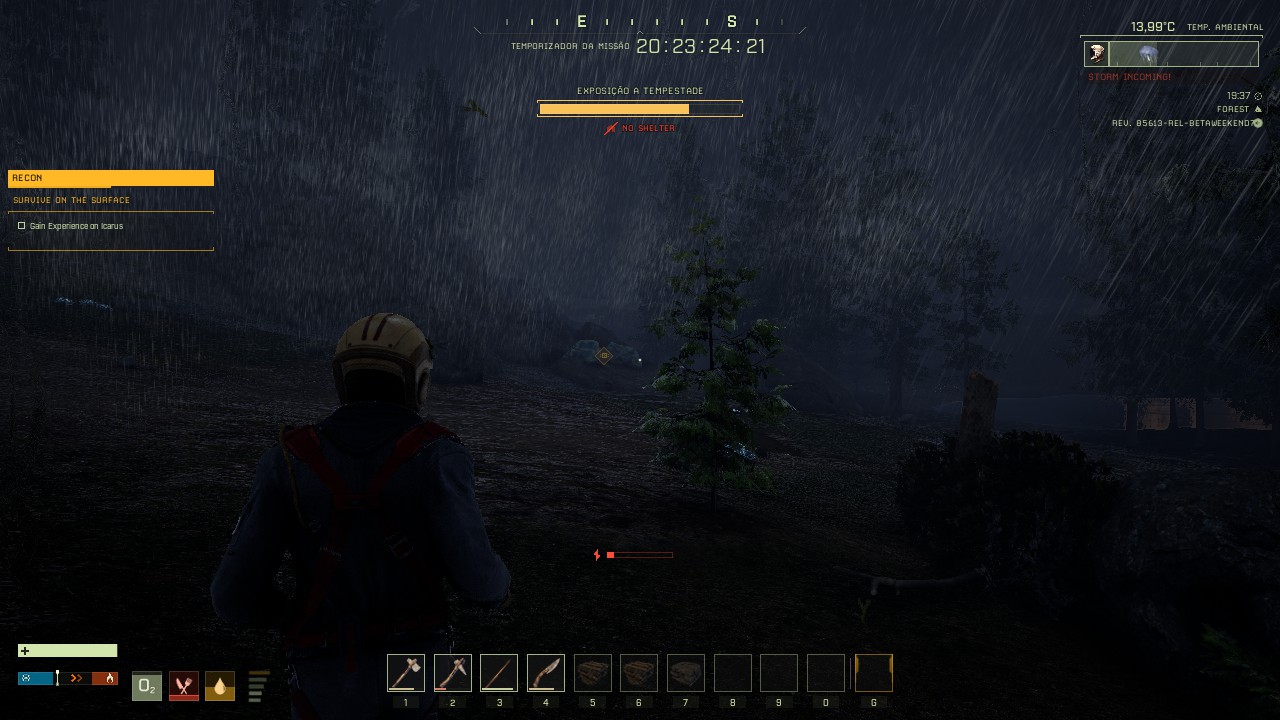Check the Gain Experience on Icarus objective box
This screenshot has height=720, width=1280.
[x=21, y=226]
